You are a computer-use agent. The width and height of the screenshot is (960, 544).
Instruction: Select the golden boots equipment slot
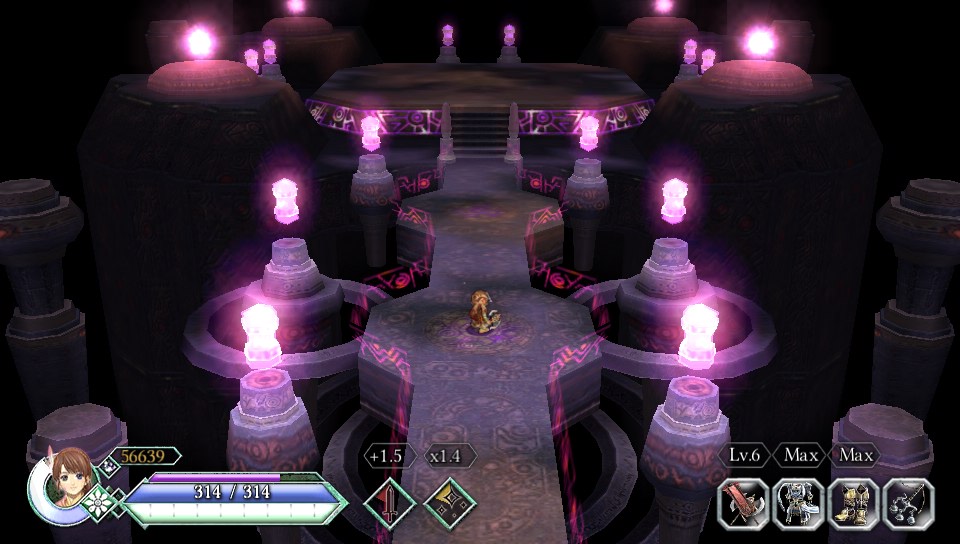click(854, 503)
